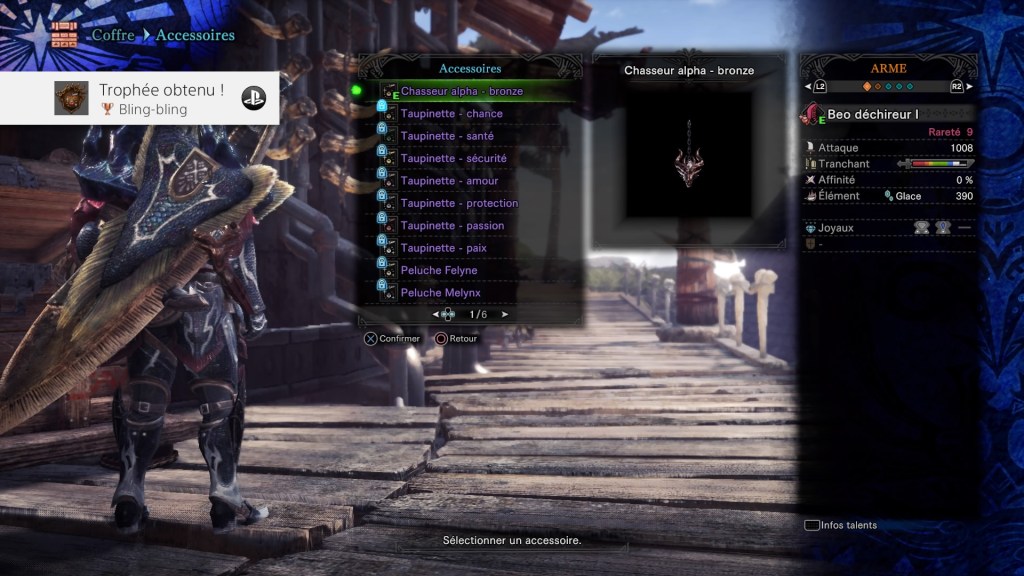The image size is (1024, 576).
Task: Select the Chasseur alpha - bronze accessory
Action: click(x=461, y=91)
